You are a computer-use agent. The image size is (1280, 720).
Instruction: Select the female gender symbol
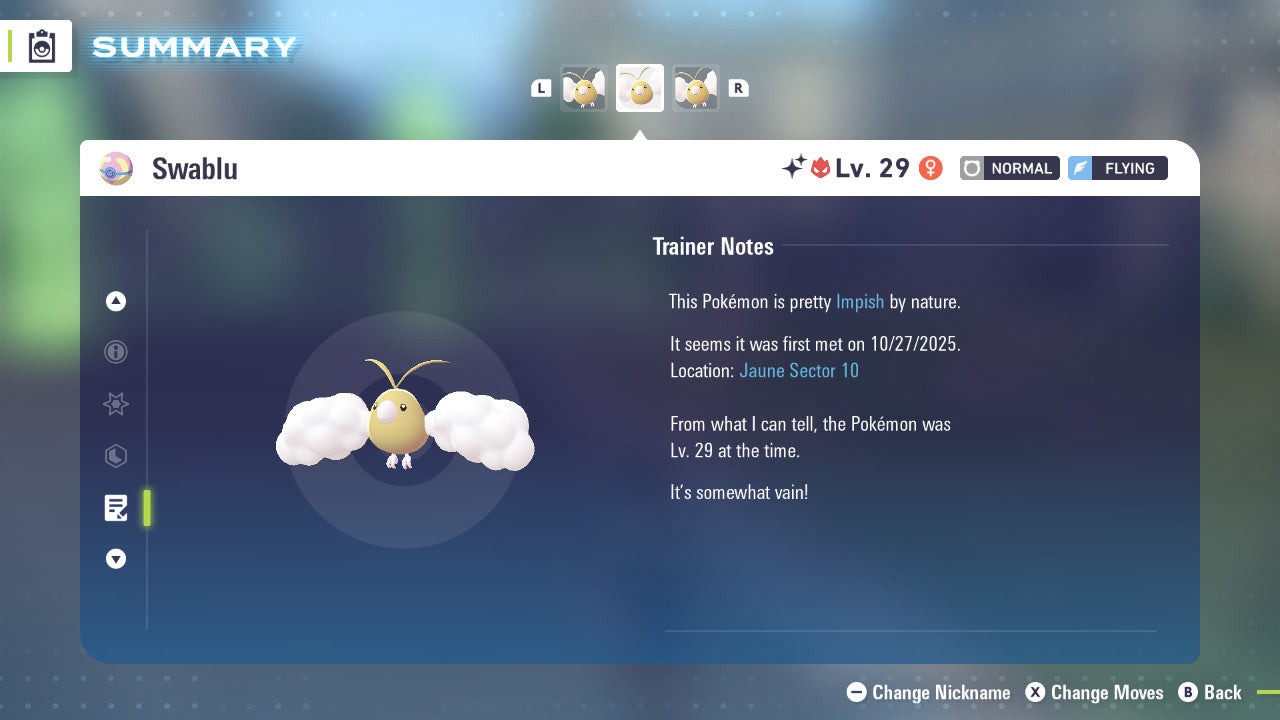click(930, 168)
